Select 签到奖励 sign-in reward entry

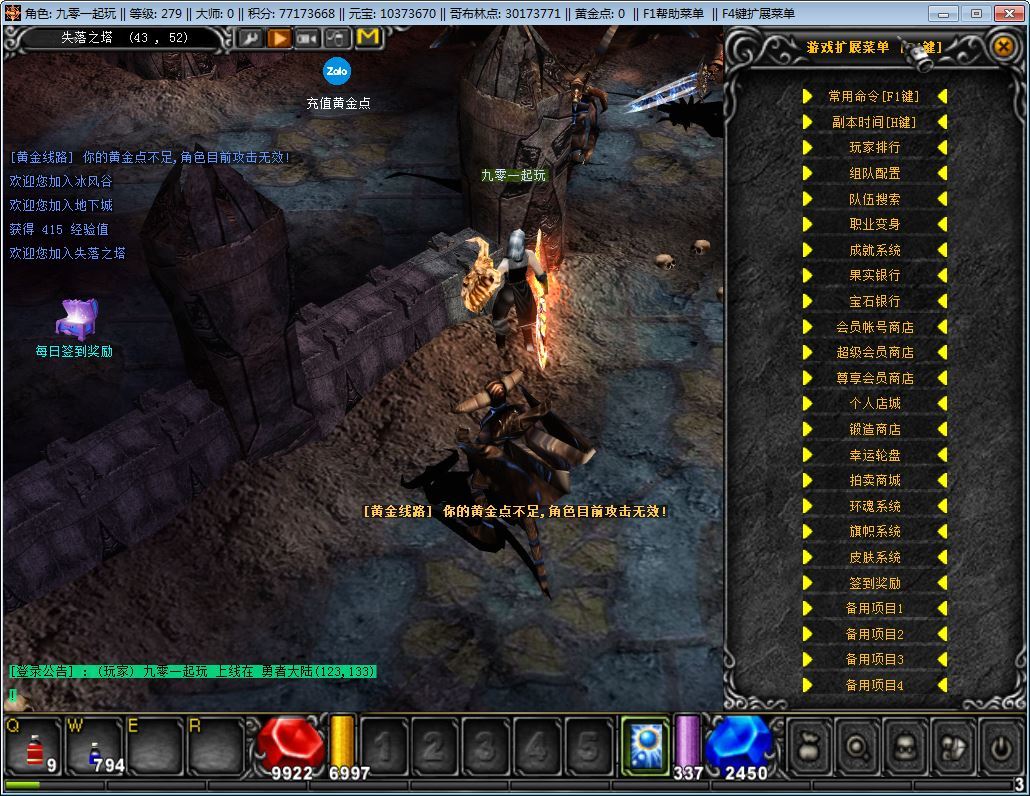[874, 583]
